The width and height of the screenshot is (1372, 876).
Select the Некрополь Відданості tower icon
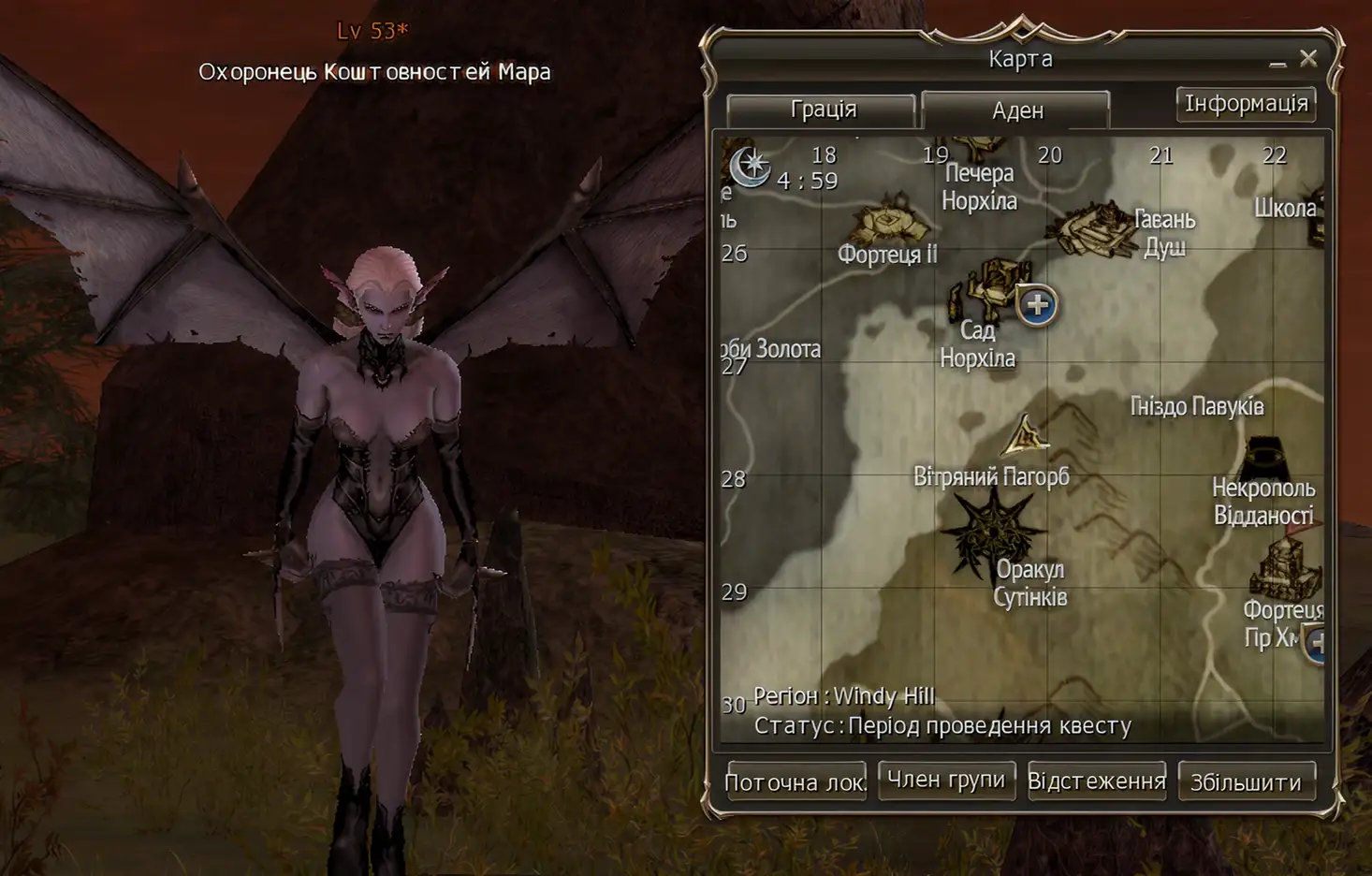(x=1264, y=458)
